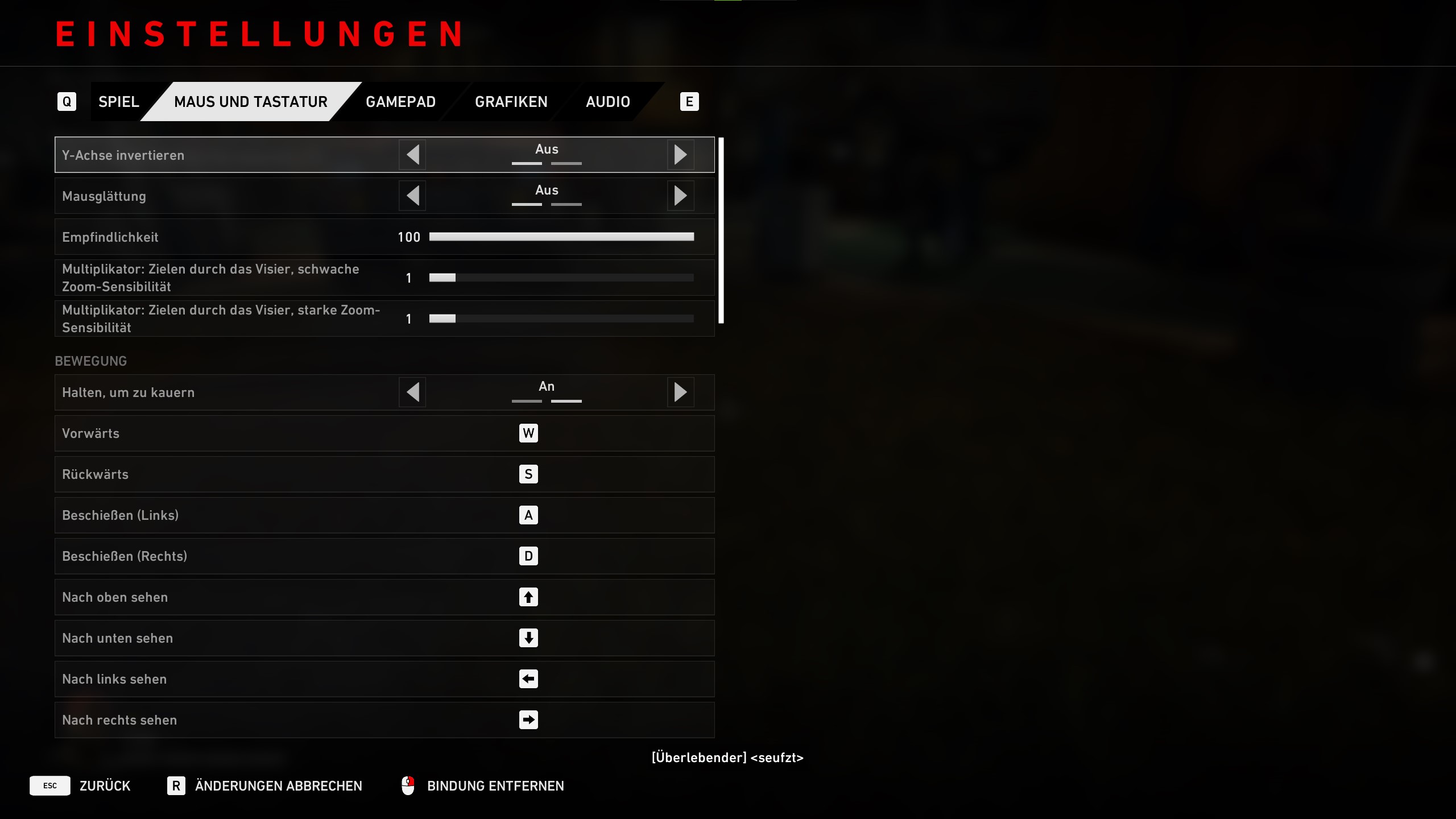The image size is (1456, 819).
Task: Select the Beschießen (Links) binding row
Action: coord(384,515)
